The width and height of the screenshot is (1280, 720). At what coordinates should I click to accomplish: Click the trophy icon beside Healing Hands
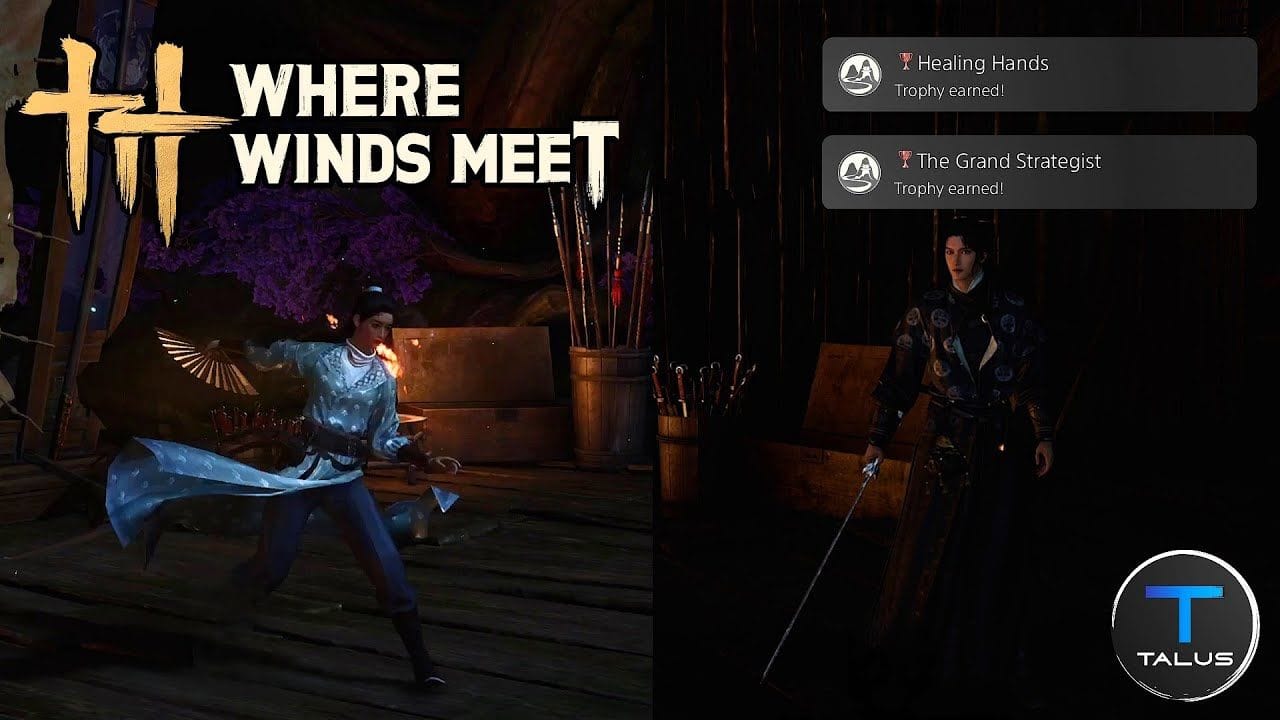904,62
